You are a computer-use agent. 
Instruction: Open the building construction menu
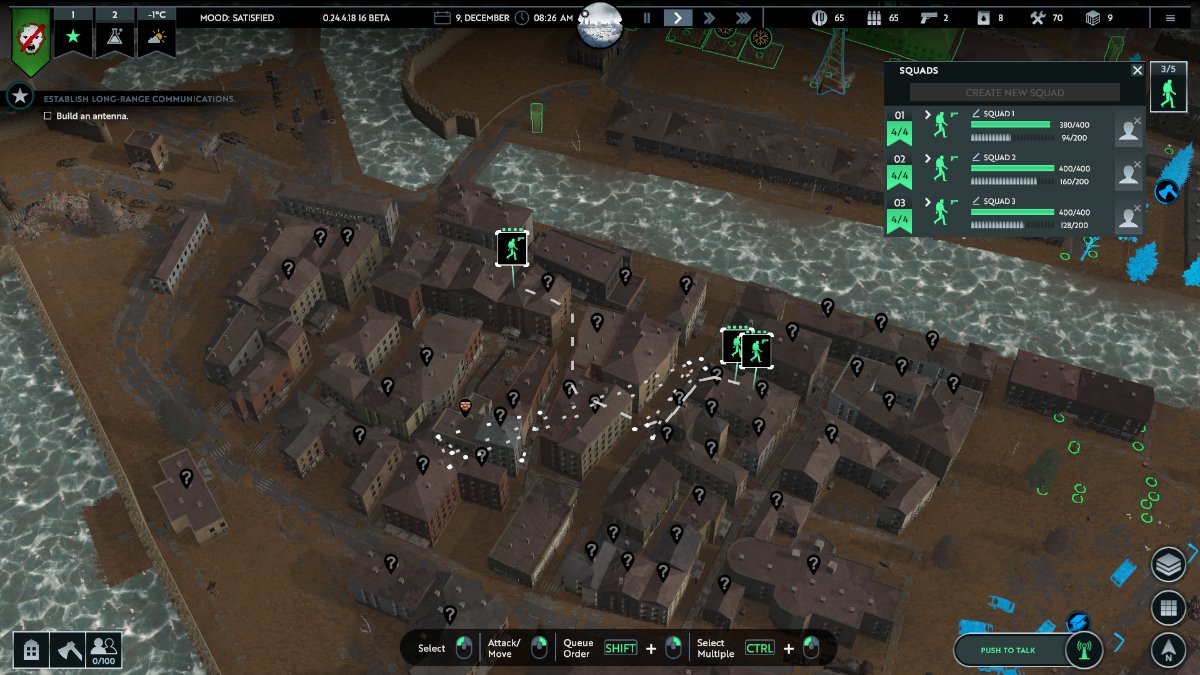coord(32,650)
